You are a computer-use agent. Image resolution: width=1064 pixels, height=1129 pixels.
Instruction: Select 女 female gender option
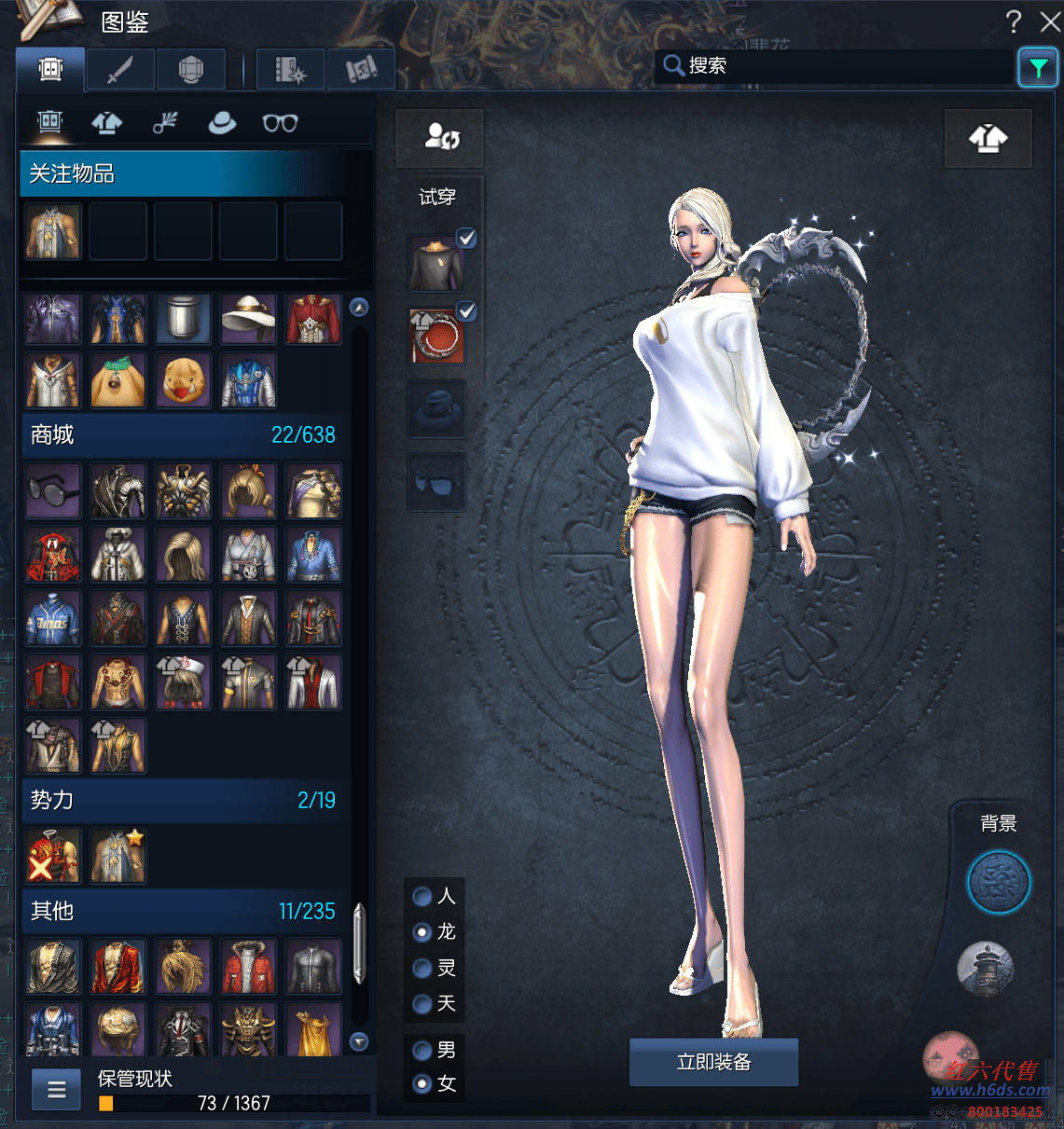[422, 1083]
